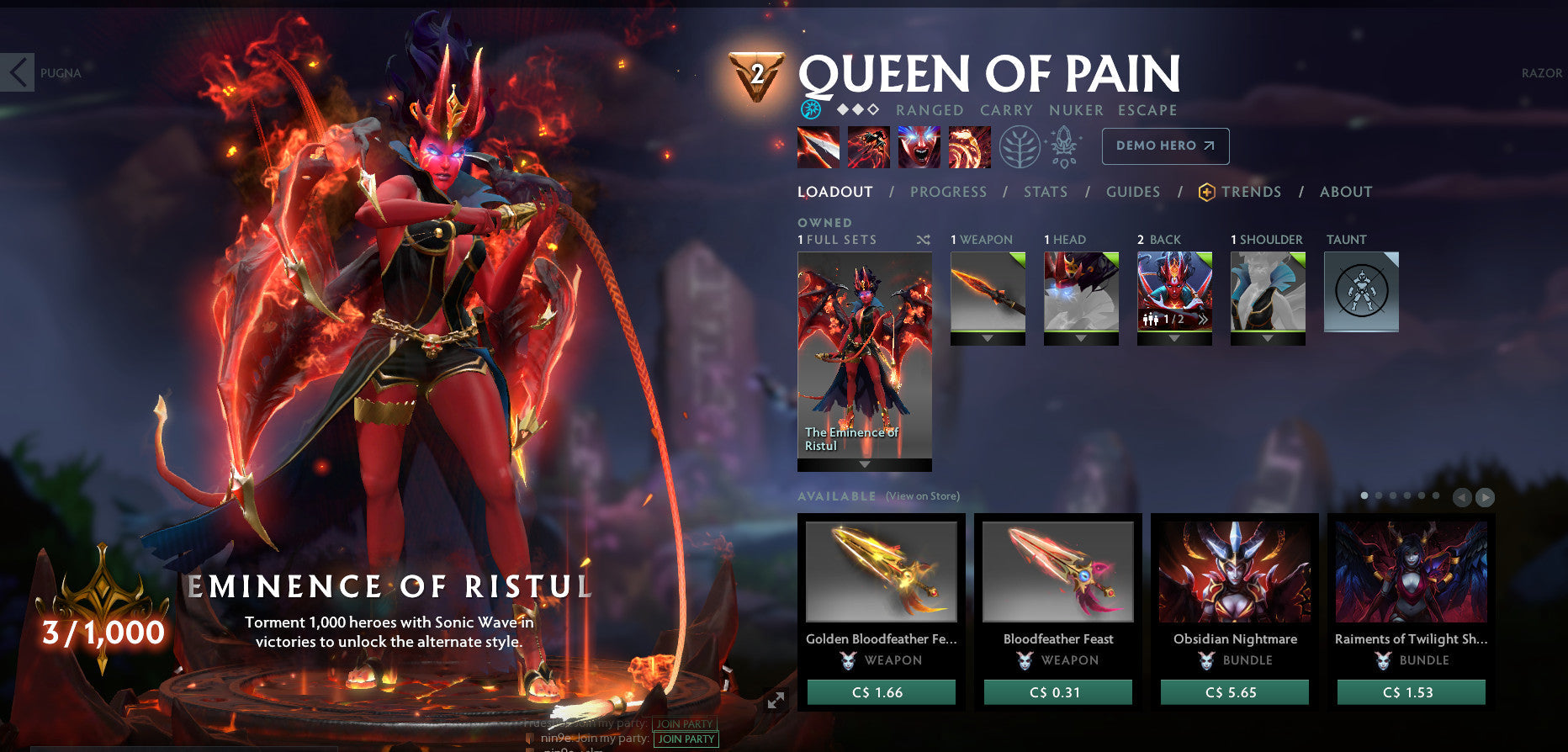The image size is (1568, 752).
Task: Shuffle equipped full sets
Action: pos(921,240)
